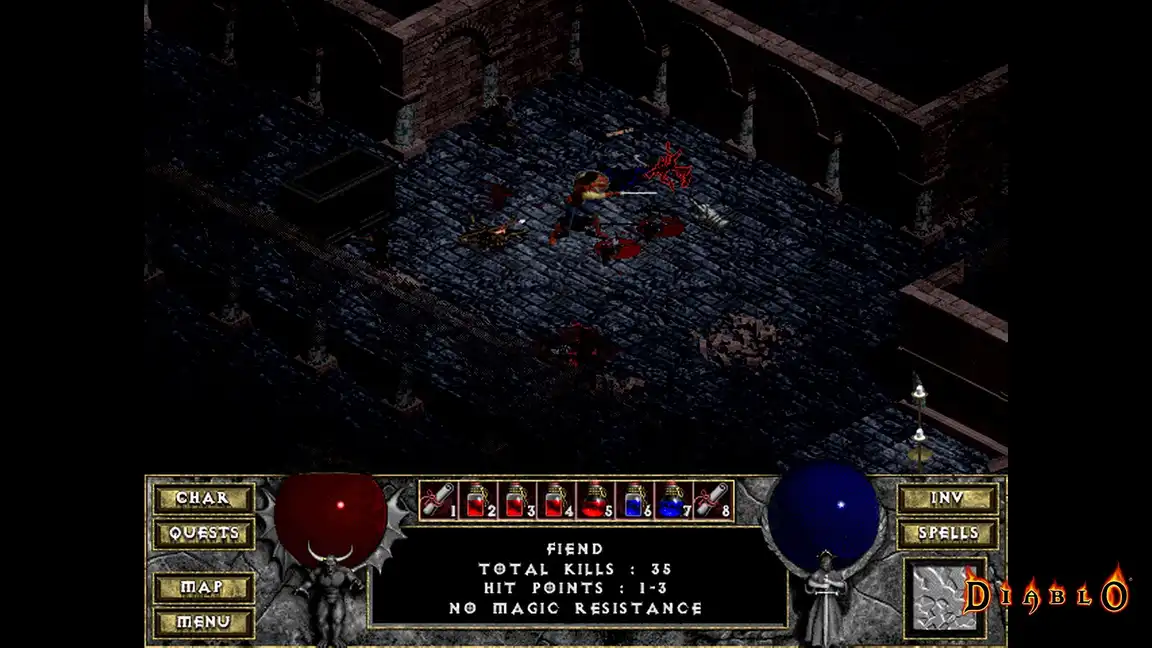
Task: Open the SPELLS book
Action: (947, 533)
